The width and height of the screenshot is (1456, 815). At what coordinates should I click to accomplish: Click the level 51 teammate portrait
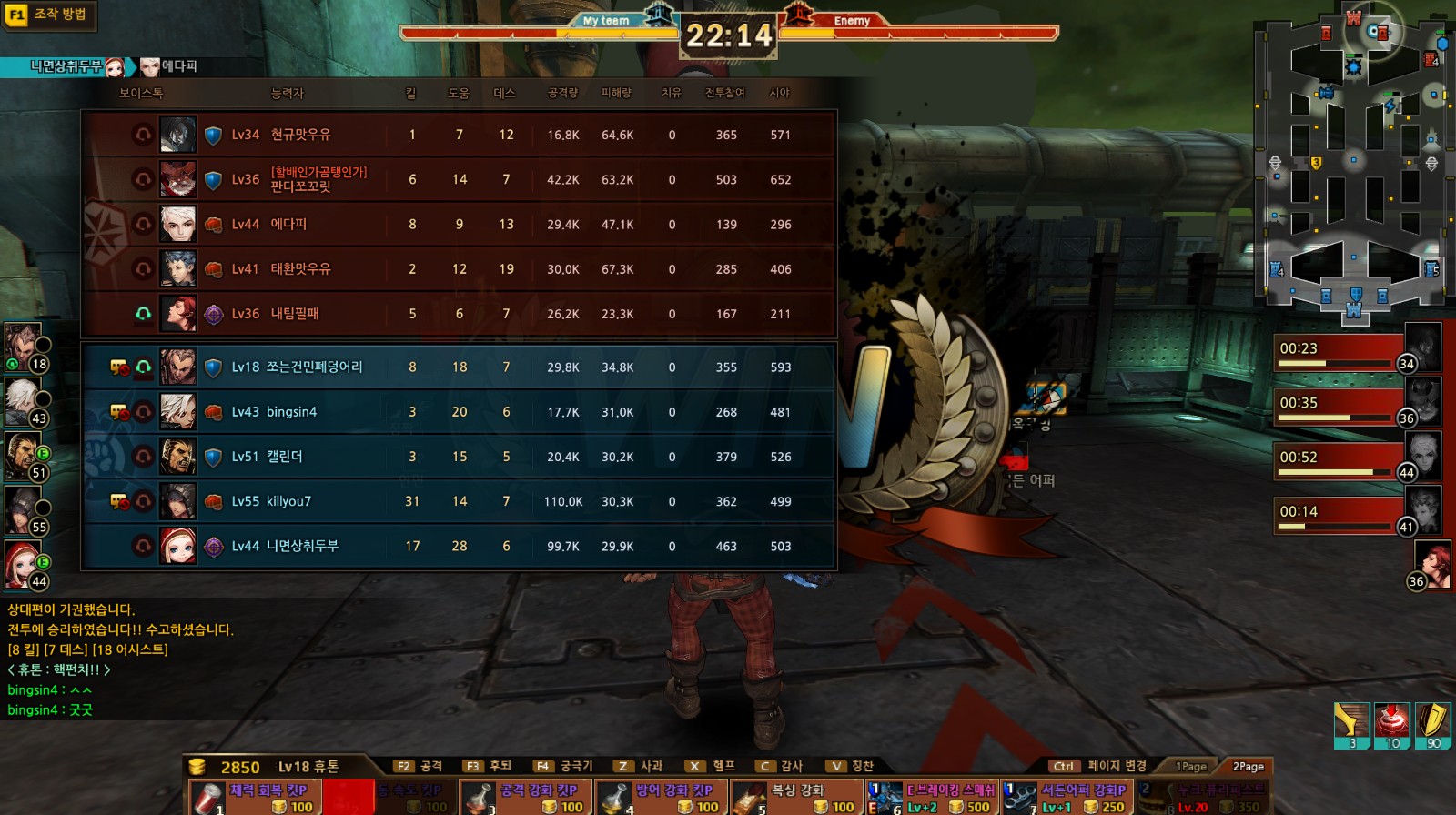pos(25,455)
